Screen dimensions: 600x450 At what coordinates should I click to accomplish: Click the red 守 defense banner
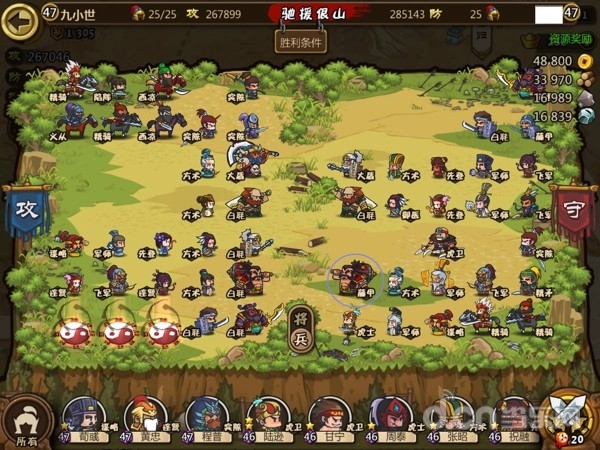(x=574, y=211)
